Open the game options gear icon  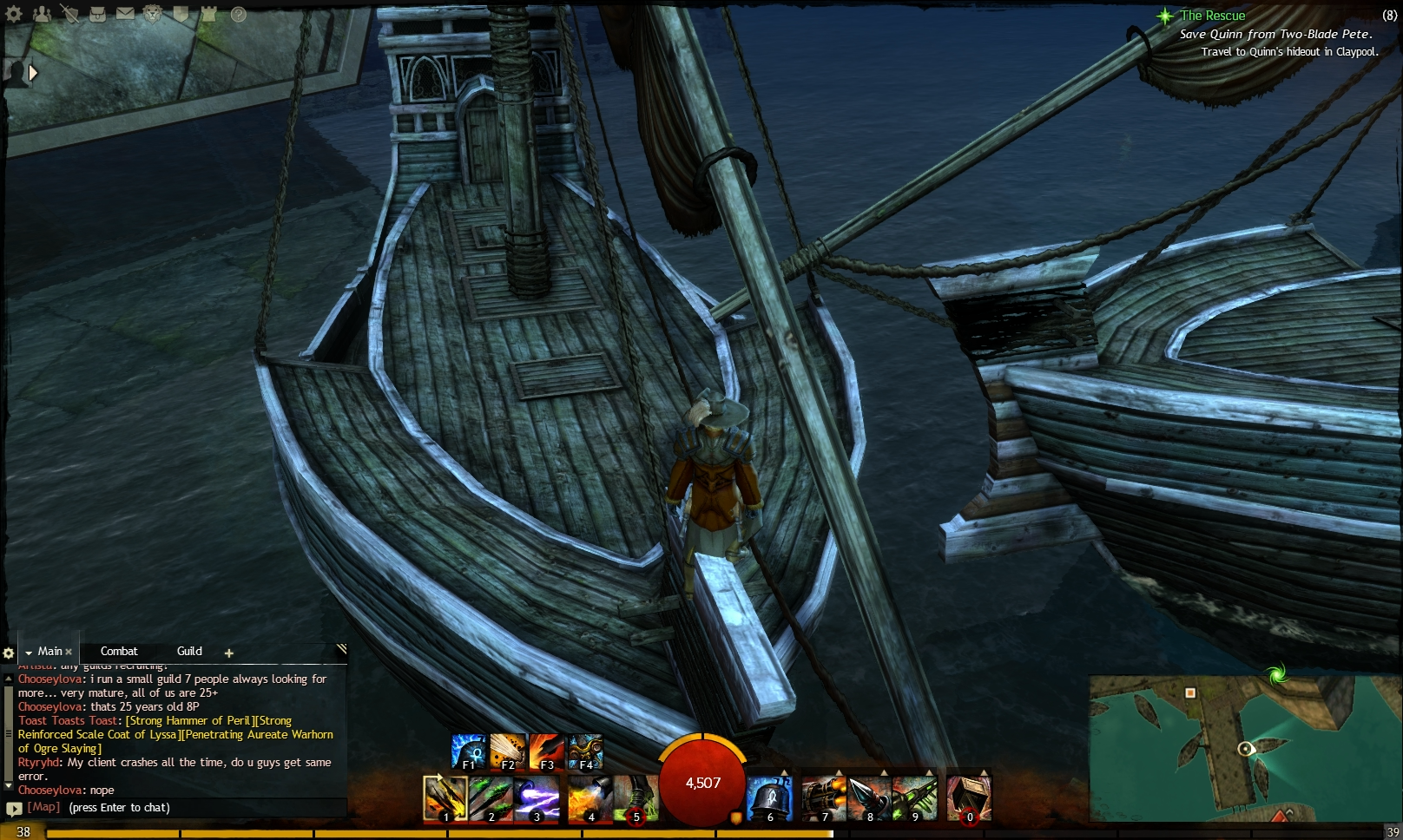[x=13, y=15]
